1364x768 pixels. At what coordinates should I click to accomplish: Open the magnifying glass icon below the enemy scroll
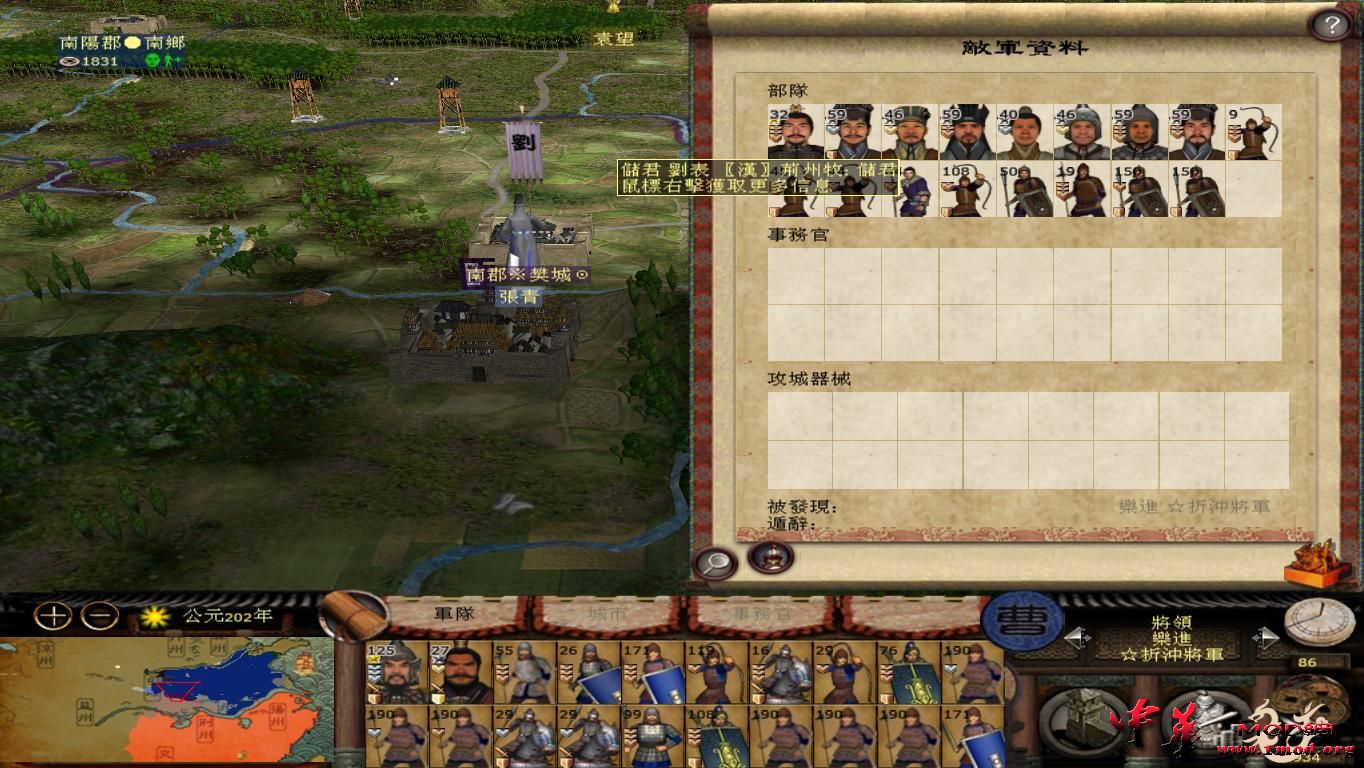click(714, 562)
